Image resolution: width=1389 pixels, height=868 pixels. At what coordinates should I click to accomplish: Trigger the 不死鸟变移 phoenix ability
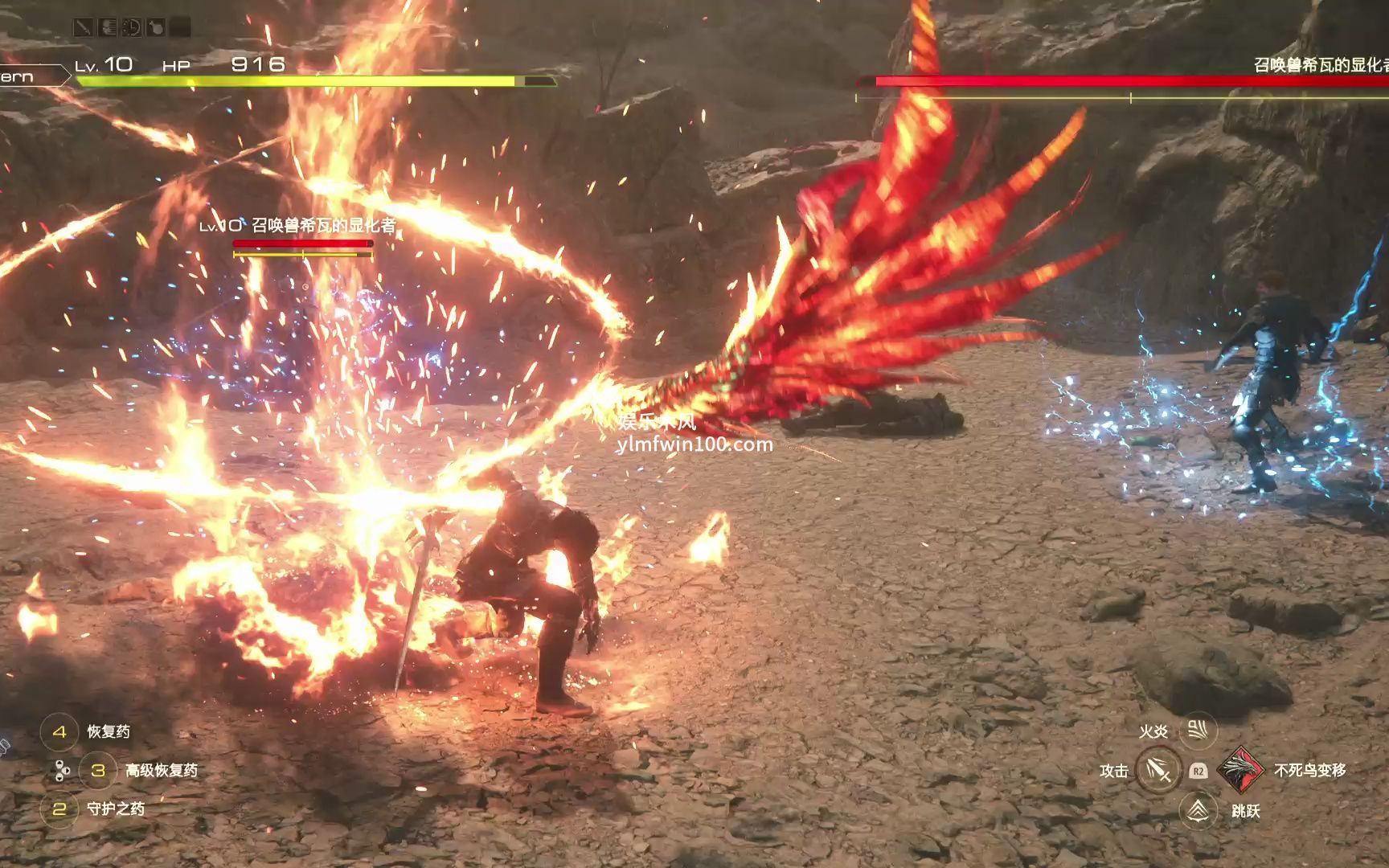coord(1240,770)
